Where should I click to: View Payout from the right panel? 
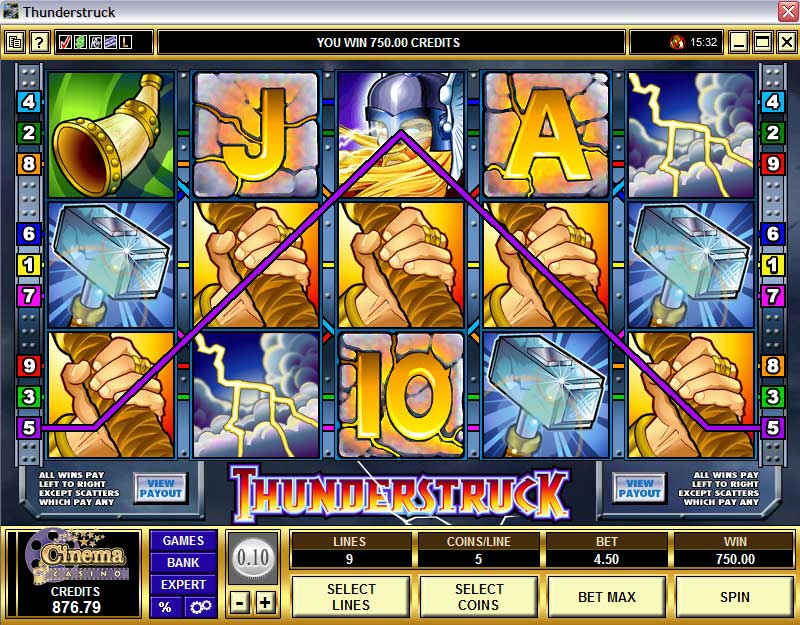(x=639, y=489)
